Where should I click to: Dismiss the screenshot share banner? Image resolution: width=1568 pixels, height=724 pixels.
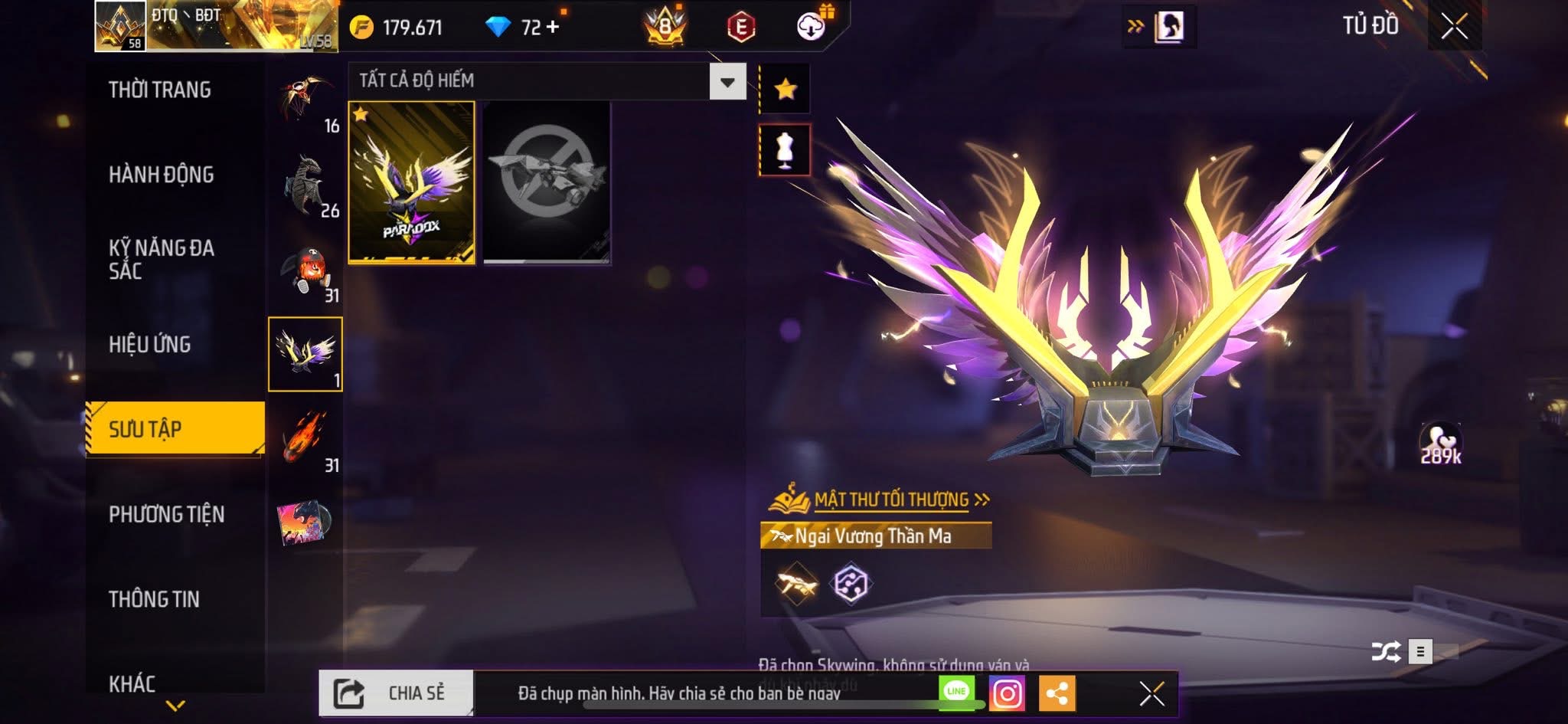coord(1151,694)
